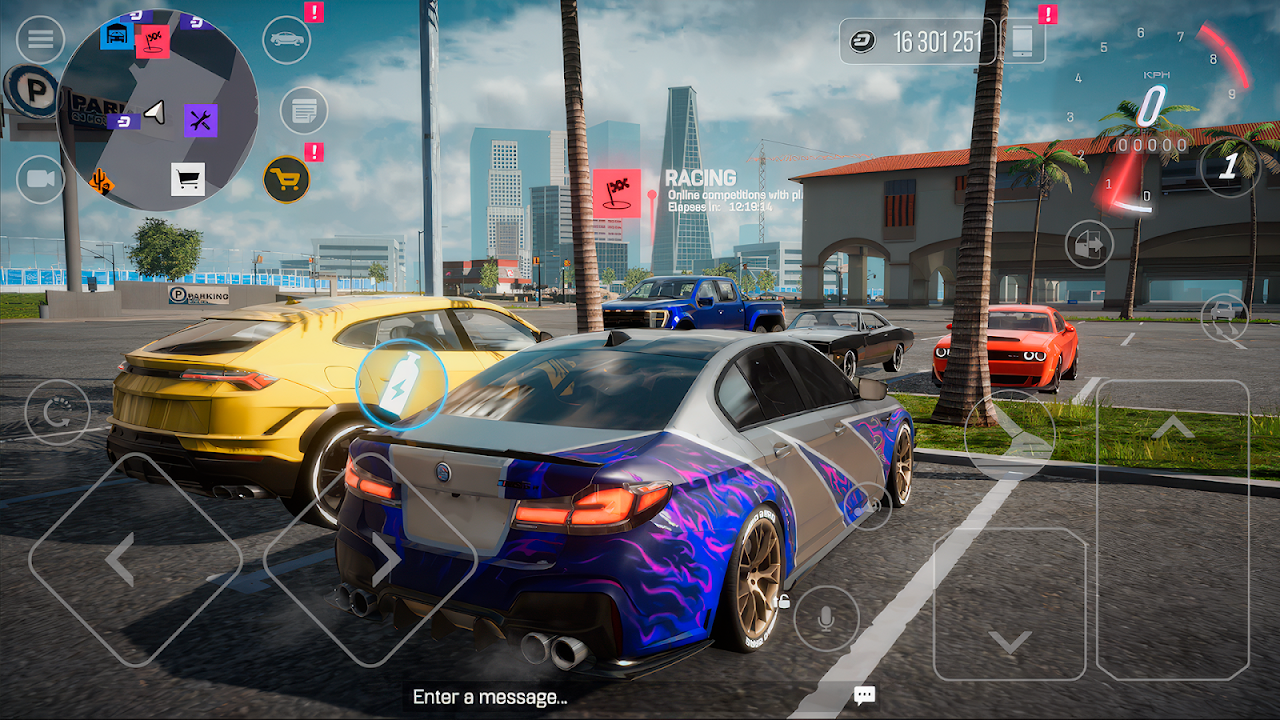1280x720 pixels.
Task: Tap the exit vehicle door button
Action: point(1089,244)
